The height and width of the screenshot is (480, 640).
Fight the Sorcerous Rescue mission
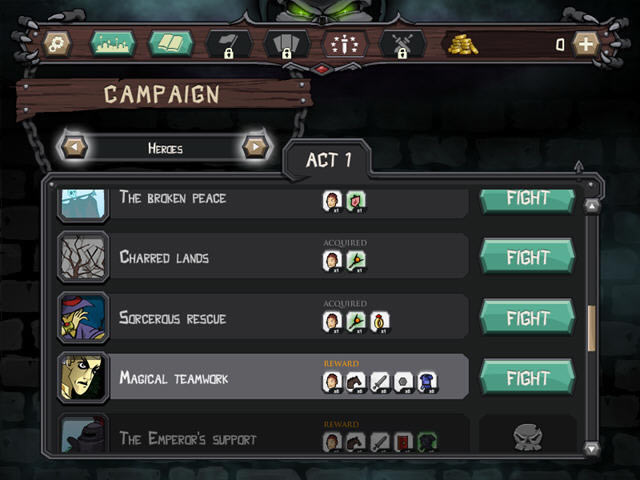tap(527, 318)
